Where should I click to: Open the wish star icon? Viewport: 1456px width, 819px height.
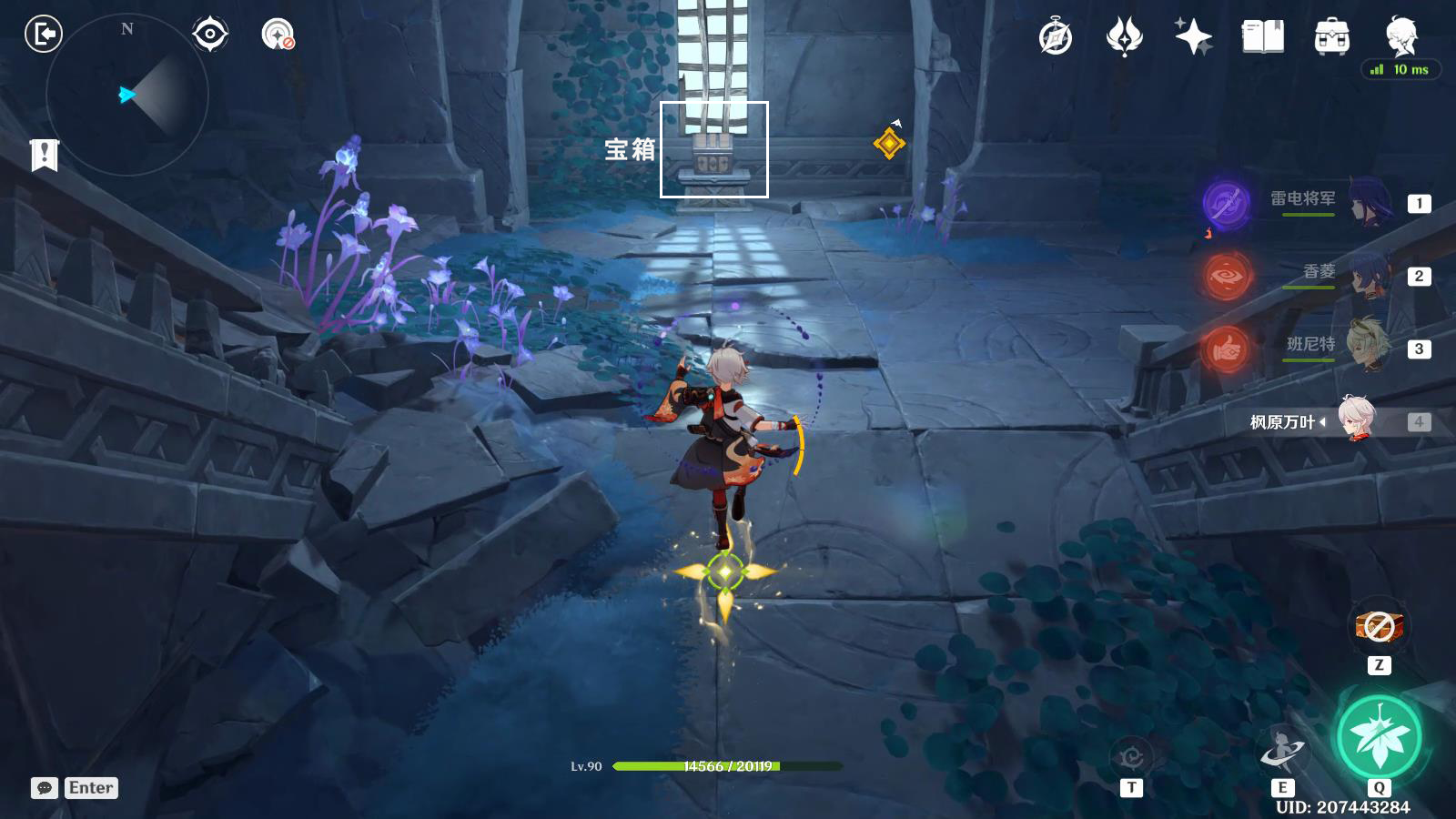click(x=1193, y=37)
